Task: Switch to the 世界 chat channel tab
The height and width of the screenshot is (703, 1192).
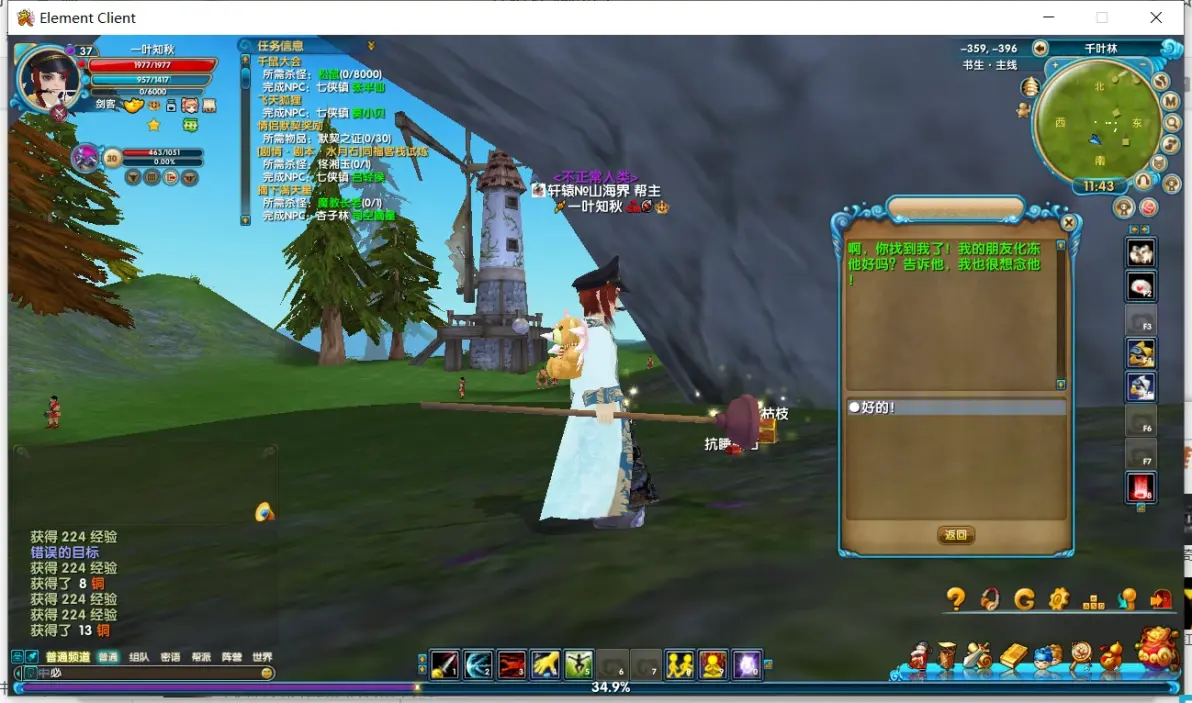Action: click(x=262, y=657)
